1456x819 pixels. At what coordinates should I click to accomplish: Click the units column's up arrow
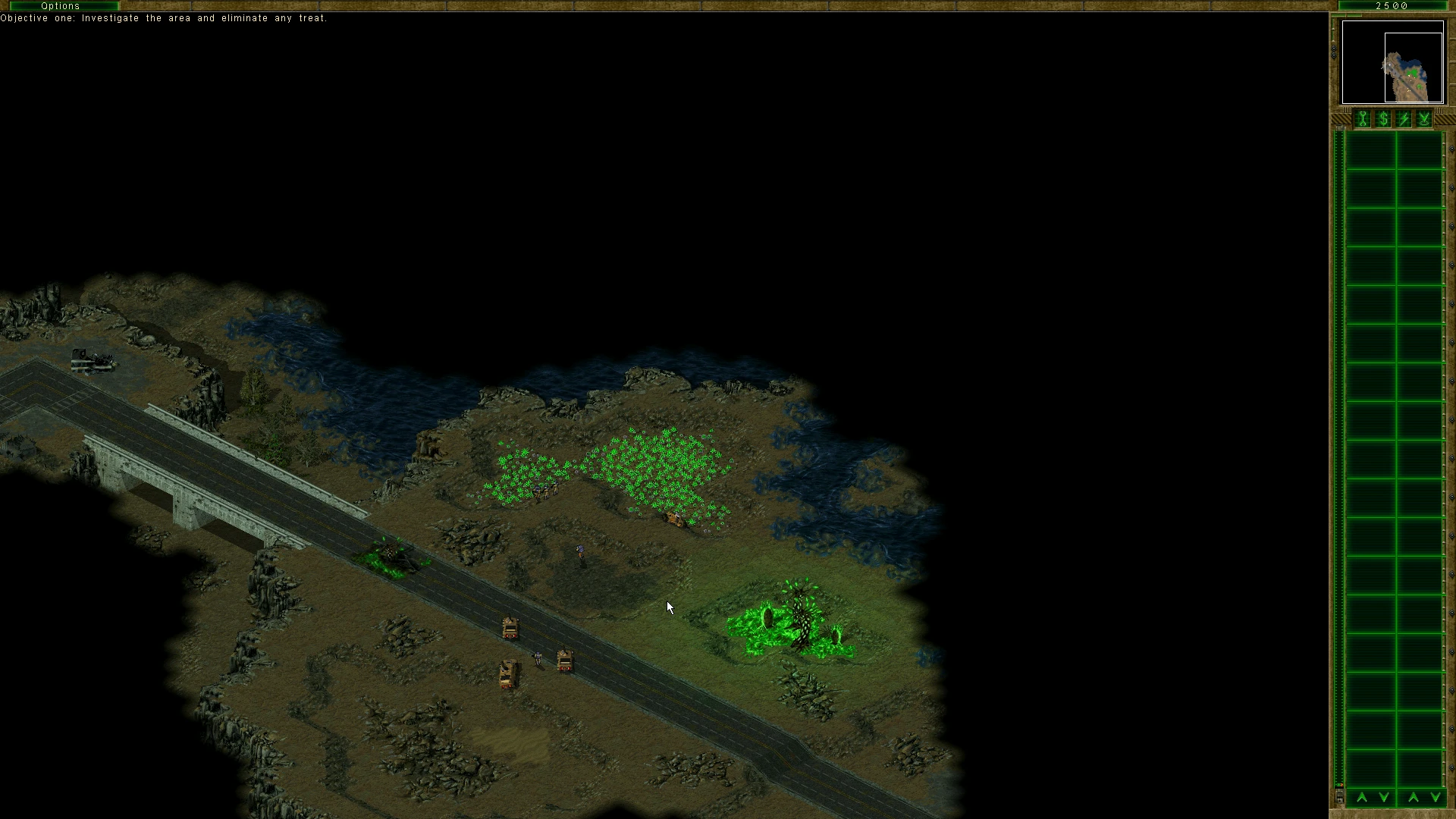pyautogui.click(x=1414, y=797)
